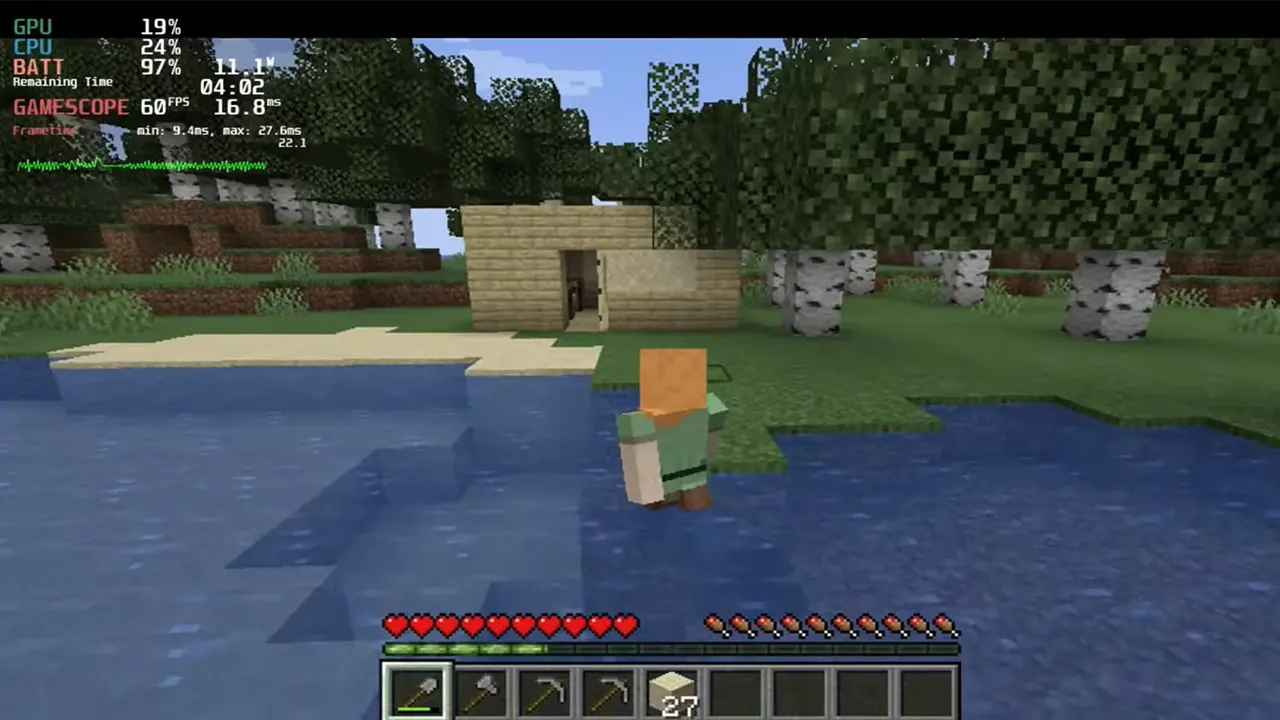
Task: Click the 16.8ms frametime value
Action: (x=245, y=104)
